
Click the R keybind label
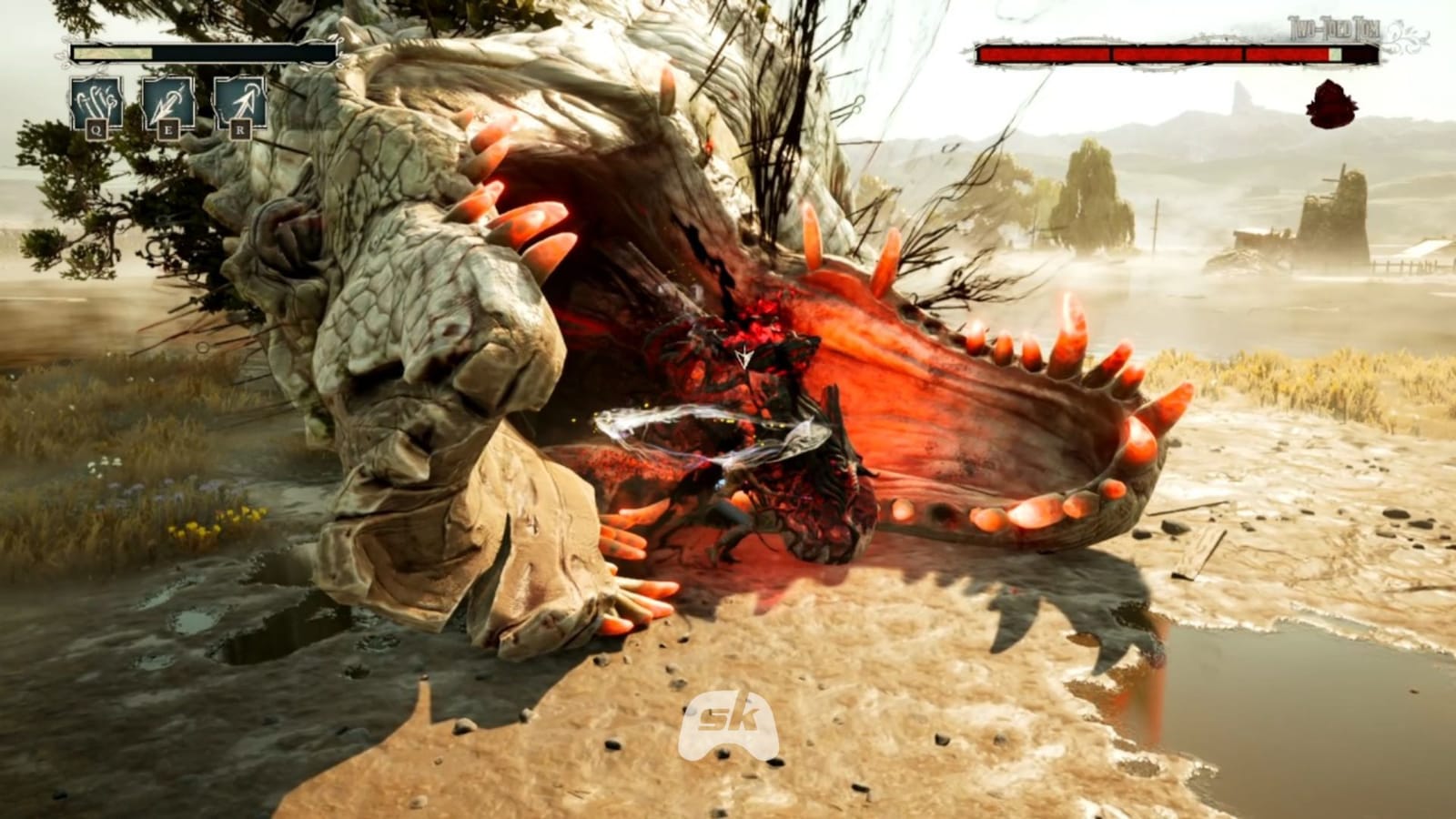coord(241,129)
